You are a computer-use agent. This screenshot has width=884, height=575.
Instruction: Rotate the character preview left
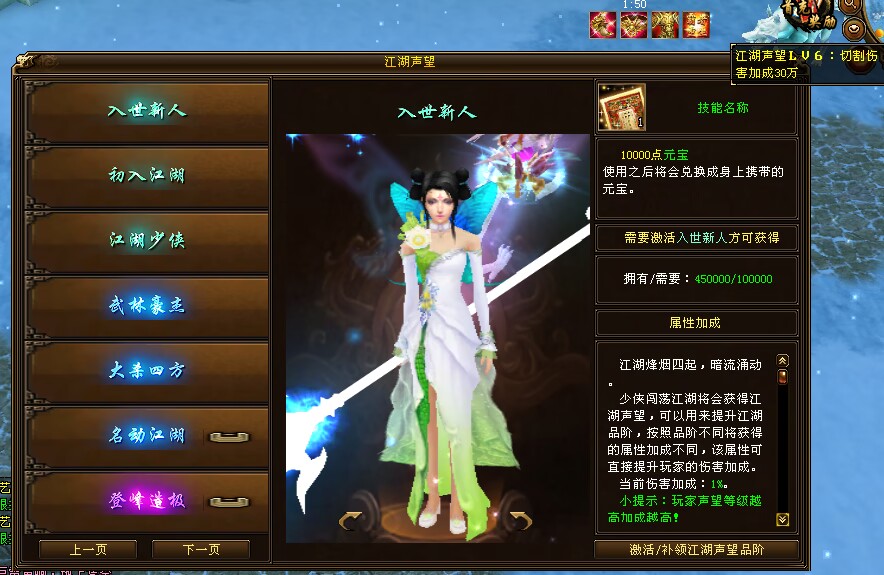351,519
